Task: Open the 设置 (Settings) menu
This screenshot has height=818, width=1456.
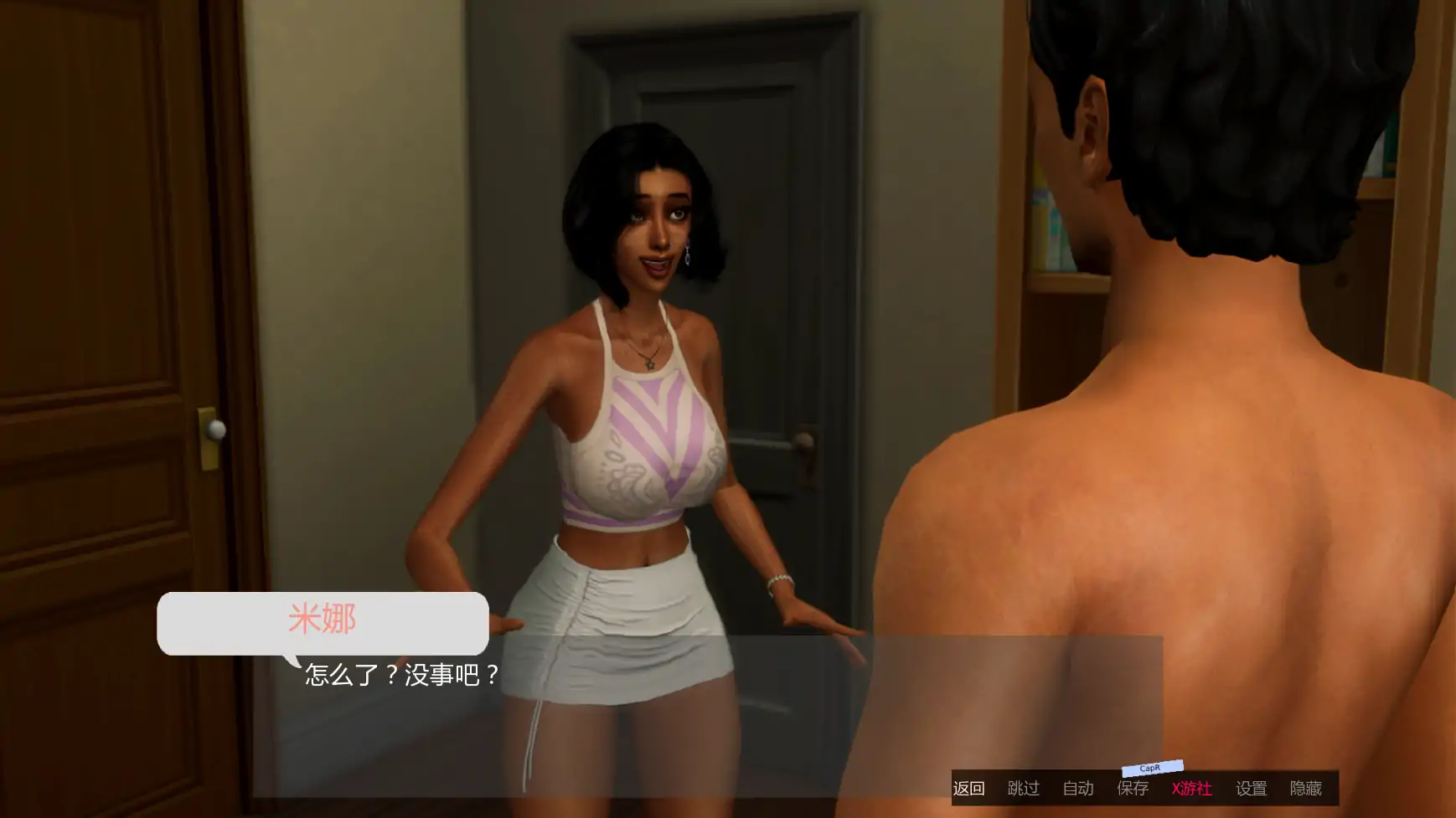Action: [1252, 789]
